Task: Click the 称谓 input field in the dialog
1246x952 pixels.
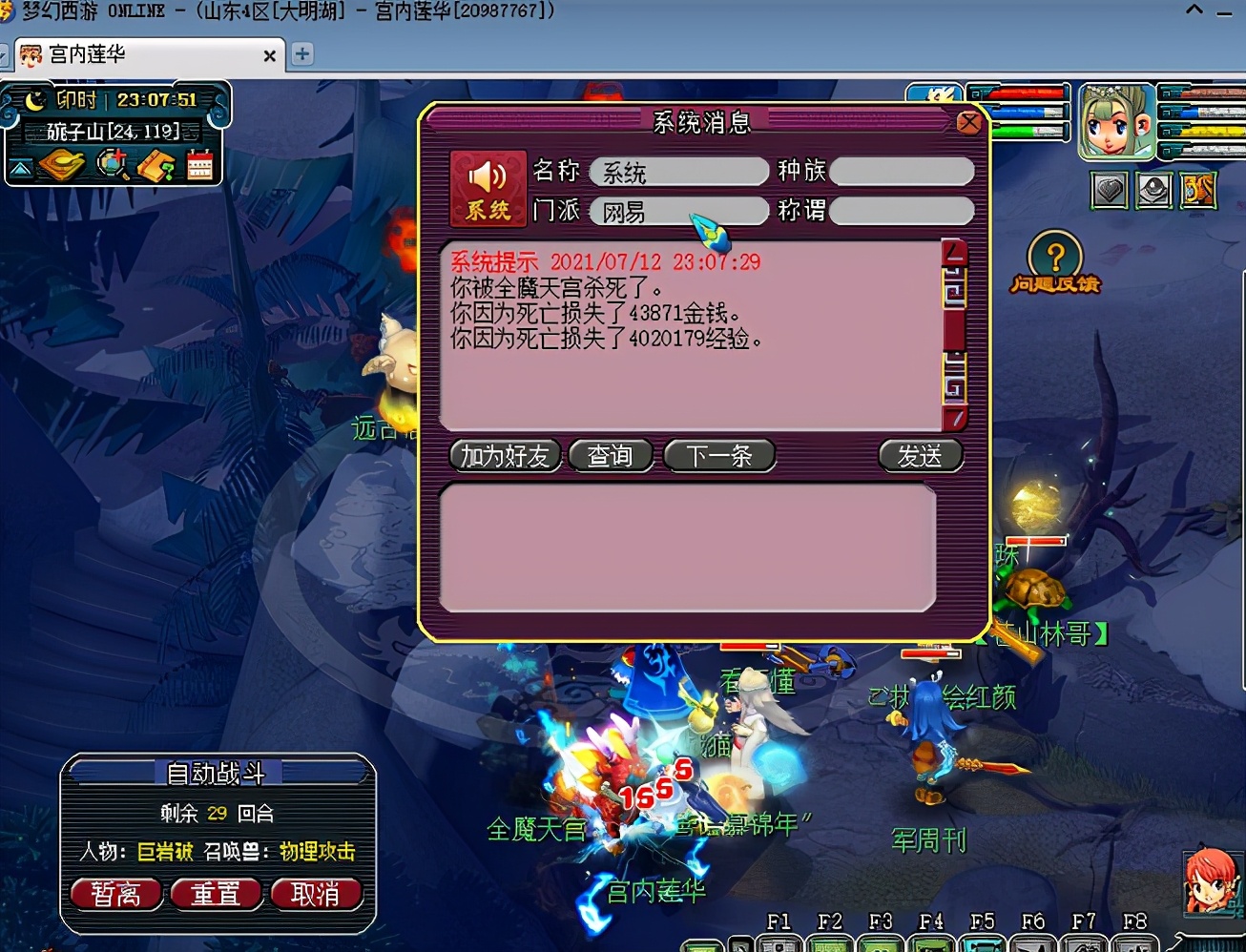Action: pyautogui.click(x=901, y=212)
